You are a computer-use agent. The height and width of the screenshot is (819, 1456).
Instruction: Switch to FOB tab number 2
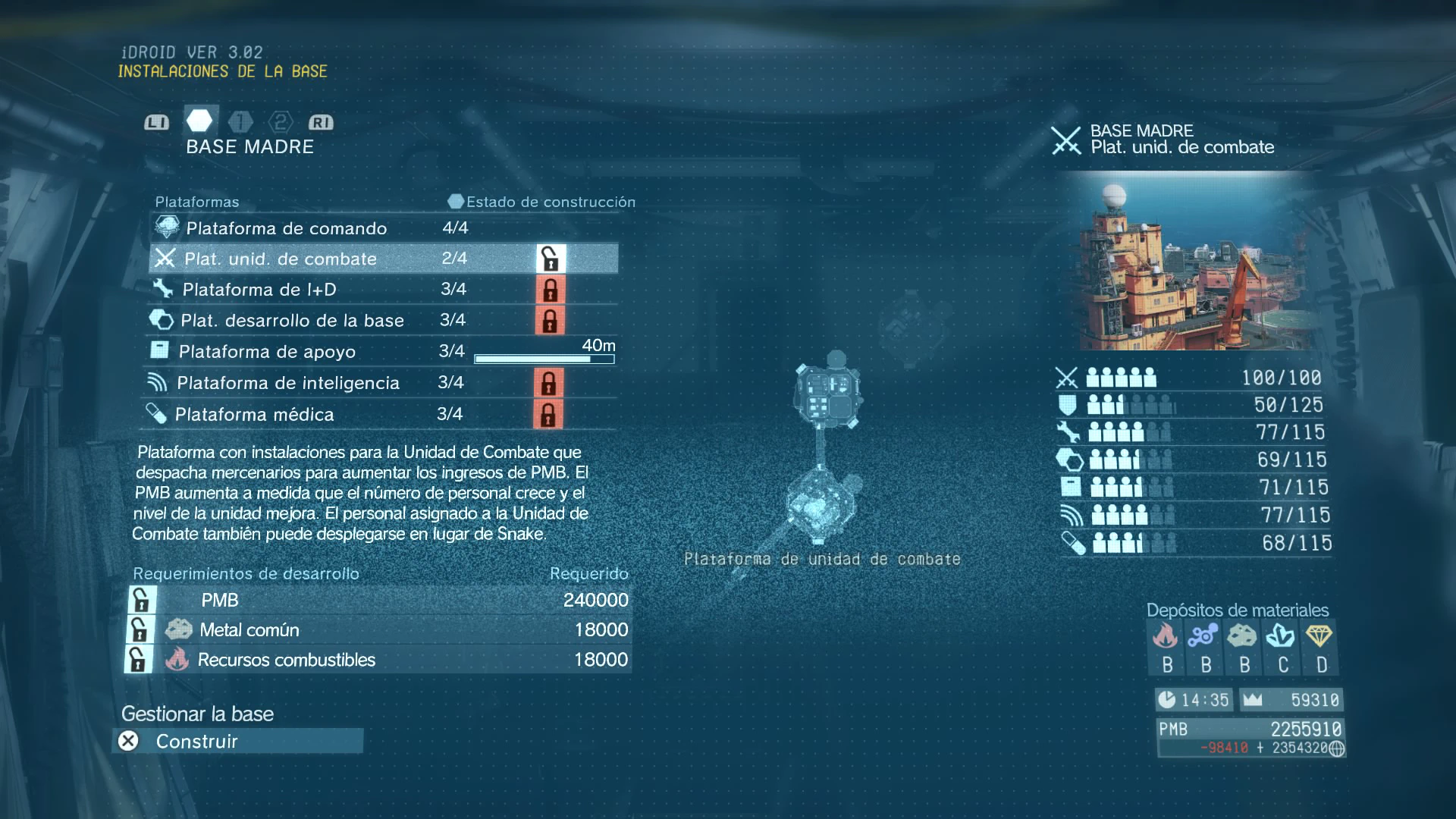tap(281, 122)
